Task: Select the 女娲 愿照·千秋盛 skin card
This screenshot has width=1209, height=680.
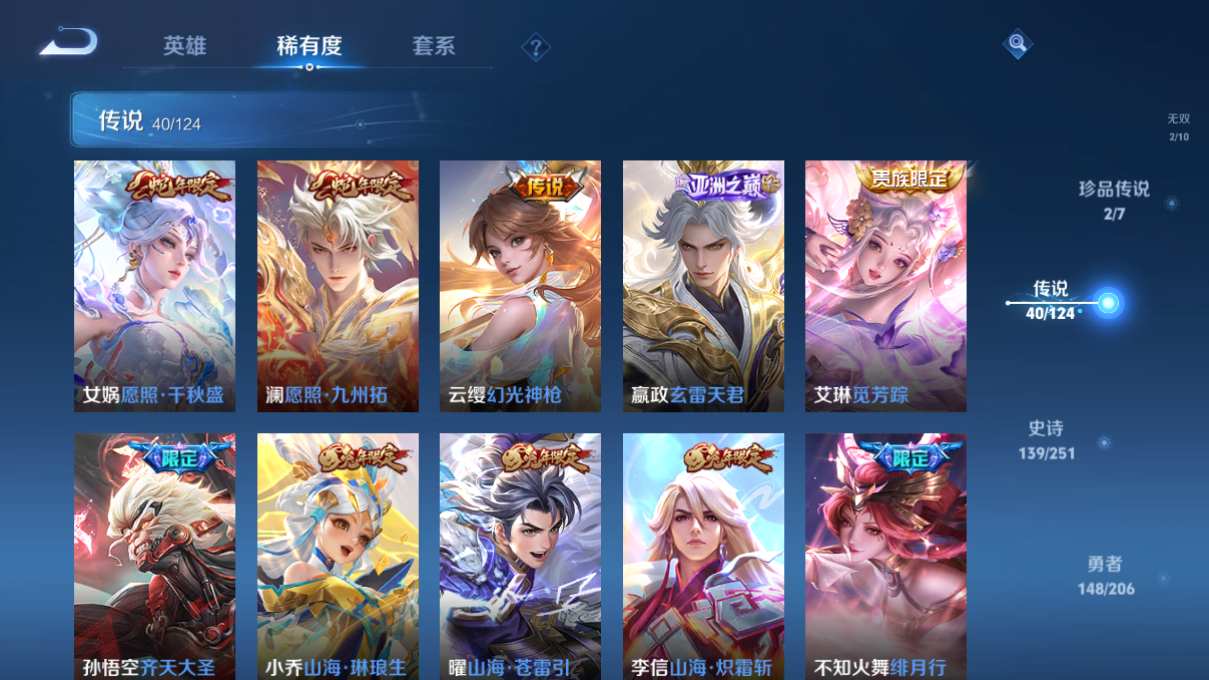Action: pos(155,286)
